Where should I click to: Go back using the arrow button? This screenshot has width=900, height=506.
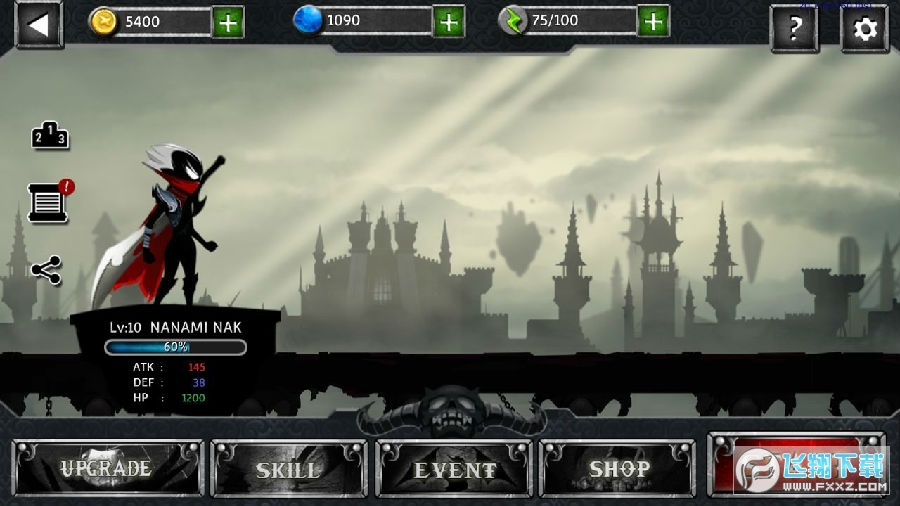(x=39, y=25)
